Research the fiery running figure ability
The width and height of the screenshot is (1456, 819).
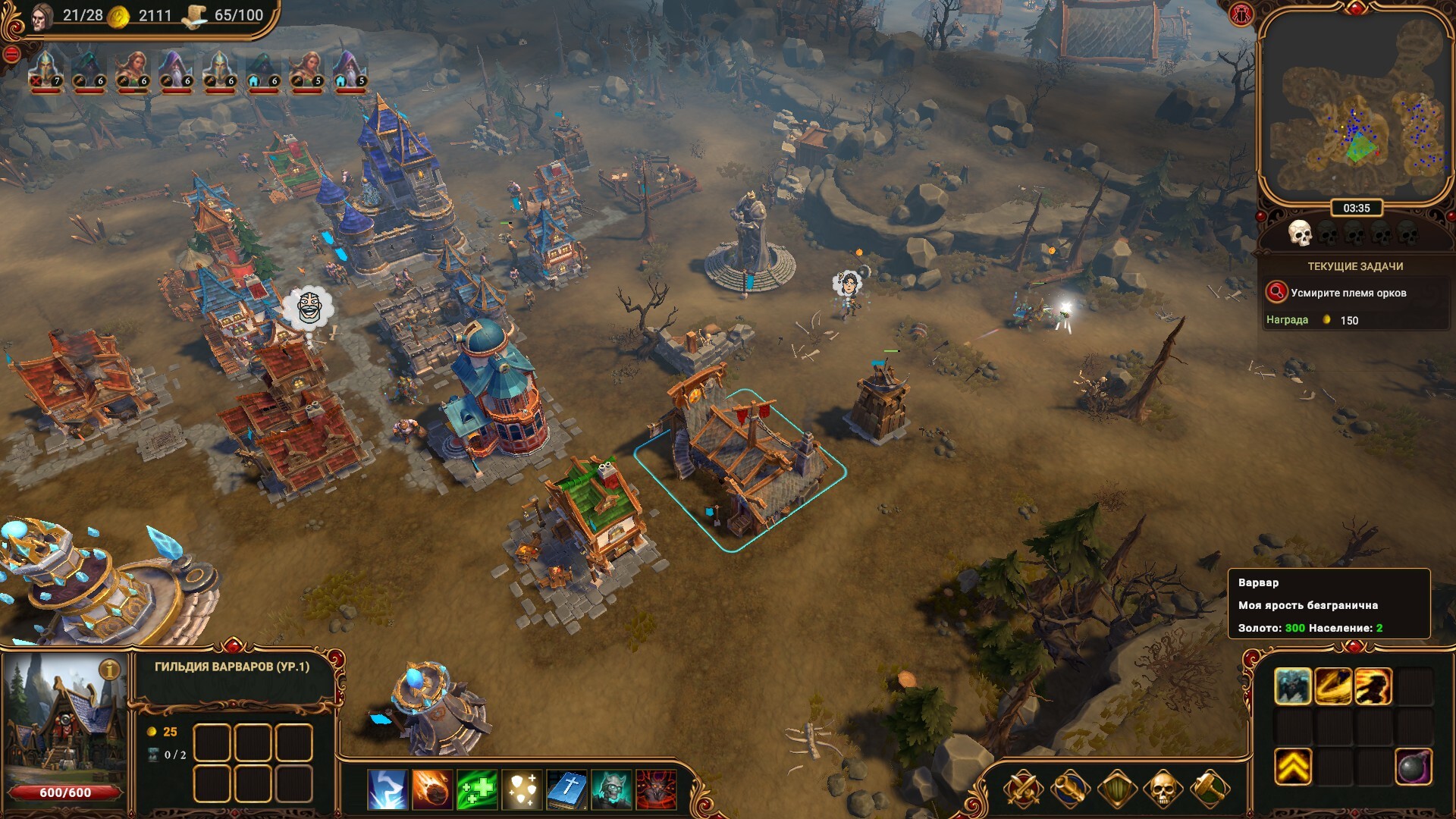(x=1373, y=686)
